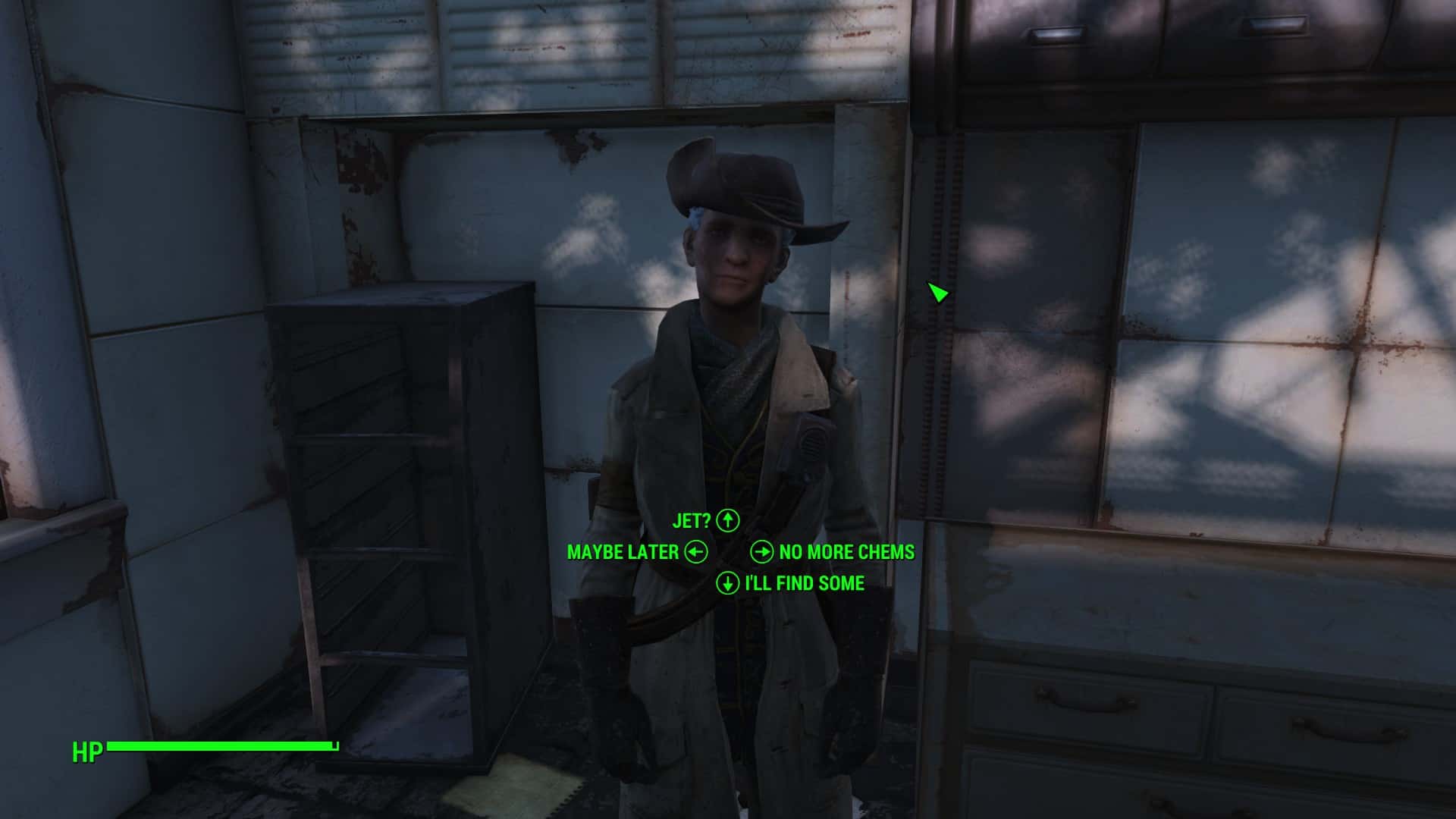Screen dimensions: 1456x819
Task: Reply with "NO MORE CHEMS"
Action: [846, 552]
